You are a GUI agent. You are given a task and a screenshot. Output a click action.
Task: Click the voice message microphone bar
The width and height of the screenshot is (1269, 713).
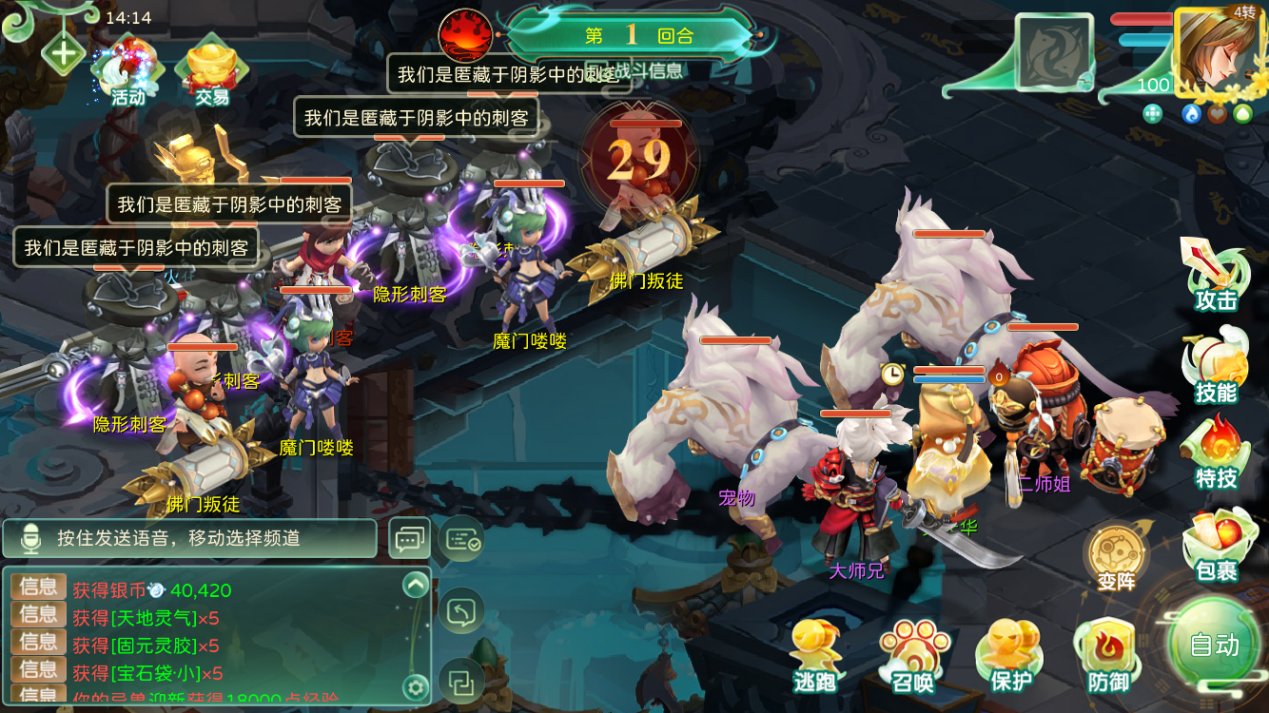pos(190,538)
